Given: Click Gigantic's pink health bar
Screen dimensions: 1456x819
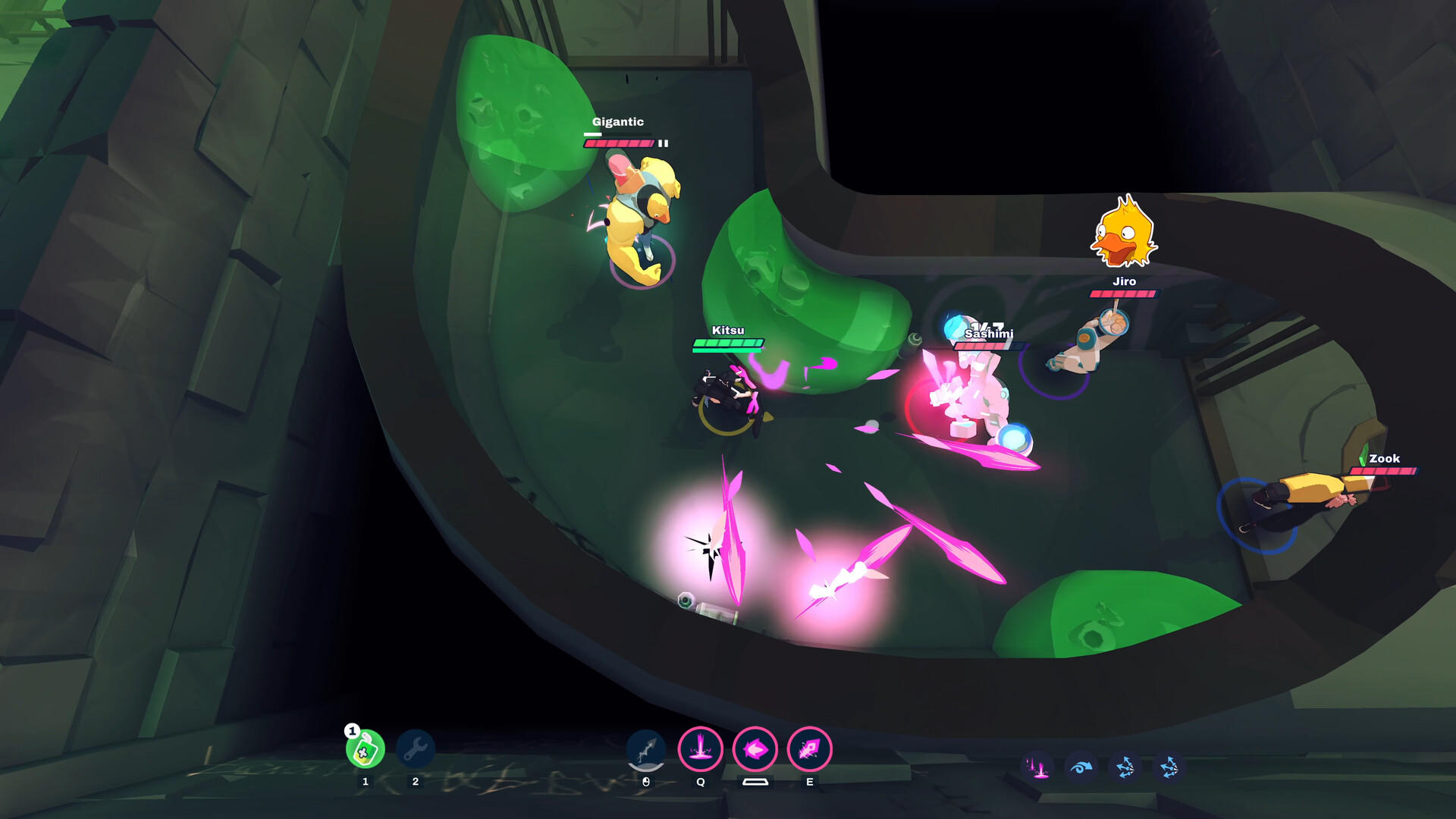Looking at the screenshot, I should pos(620,141).
